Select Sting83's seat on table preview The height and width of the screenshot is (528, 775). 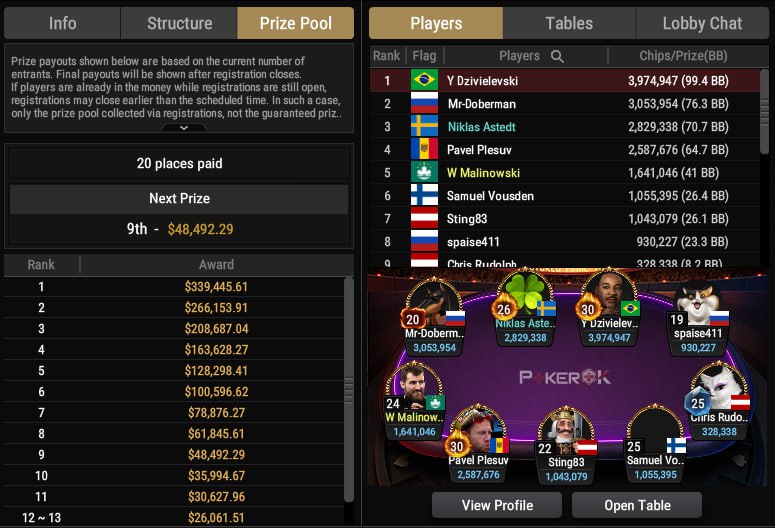pyautogui.click(x=565, y=435)
